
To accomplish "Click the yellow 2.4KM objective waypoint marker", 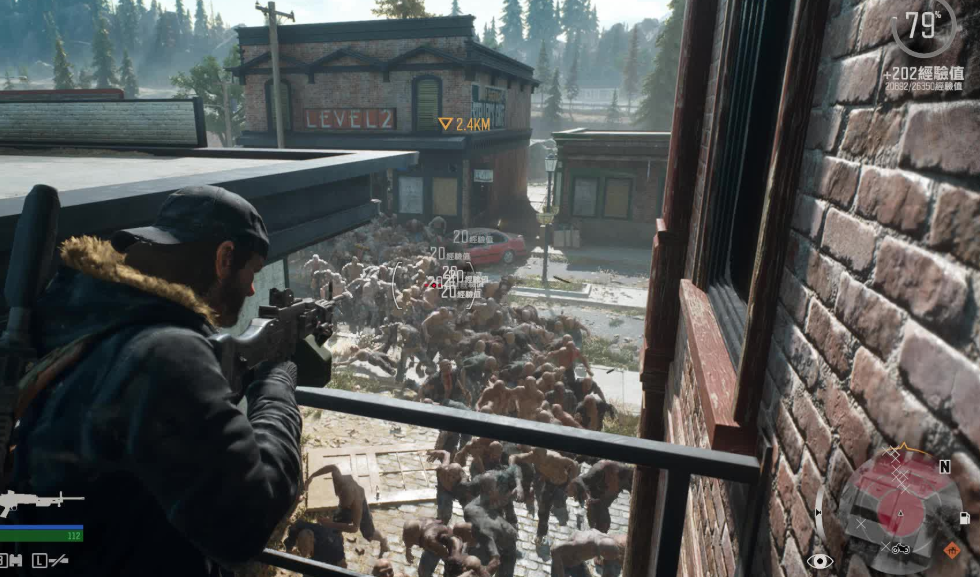I will pyautogui.click(x=446, y=124).
